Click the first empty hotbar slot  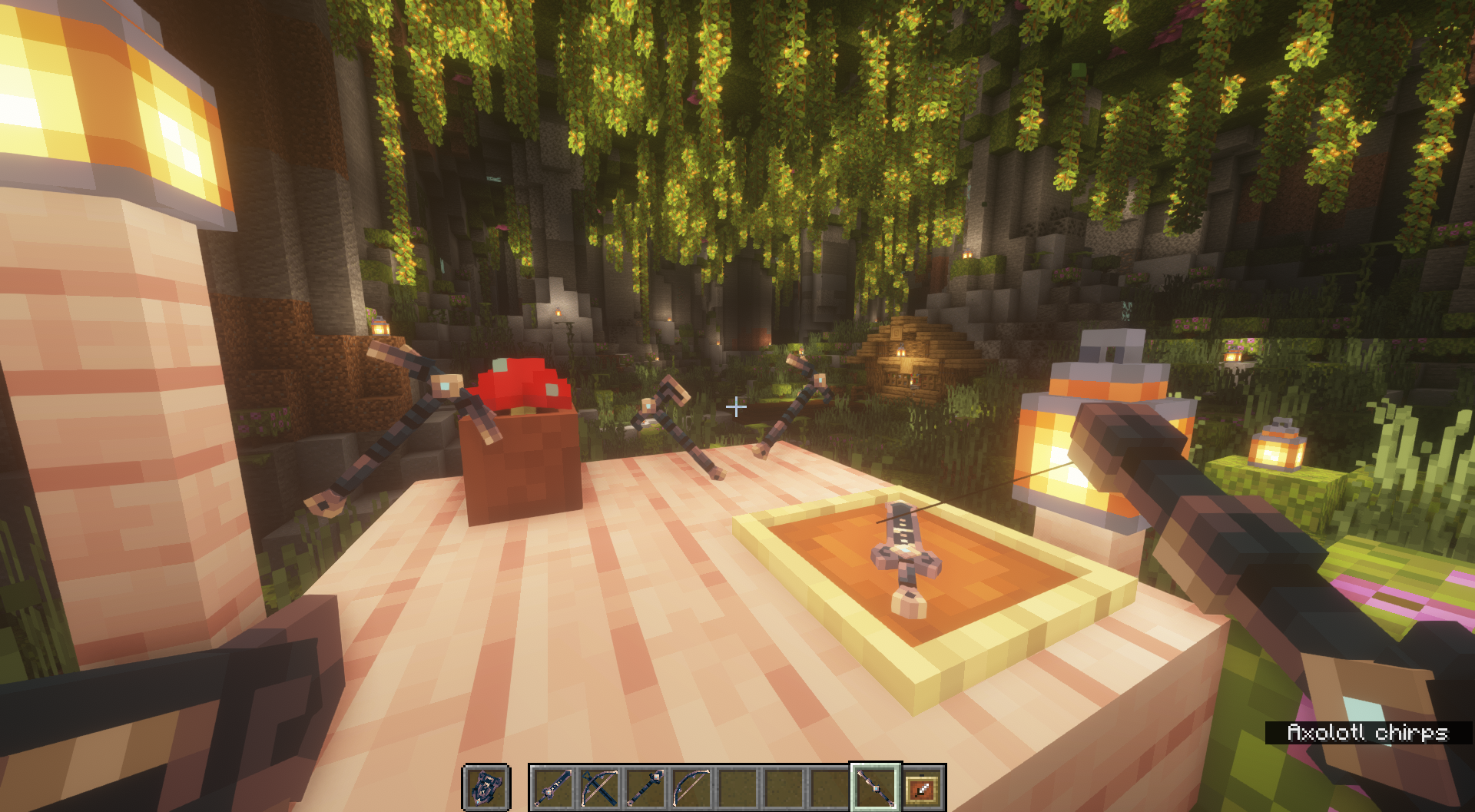(736, 787)
